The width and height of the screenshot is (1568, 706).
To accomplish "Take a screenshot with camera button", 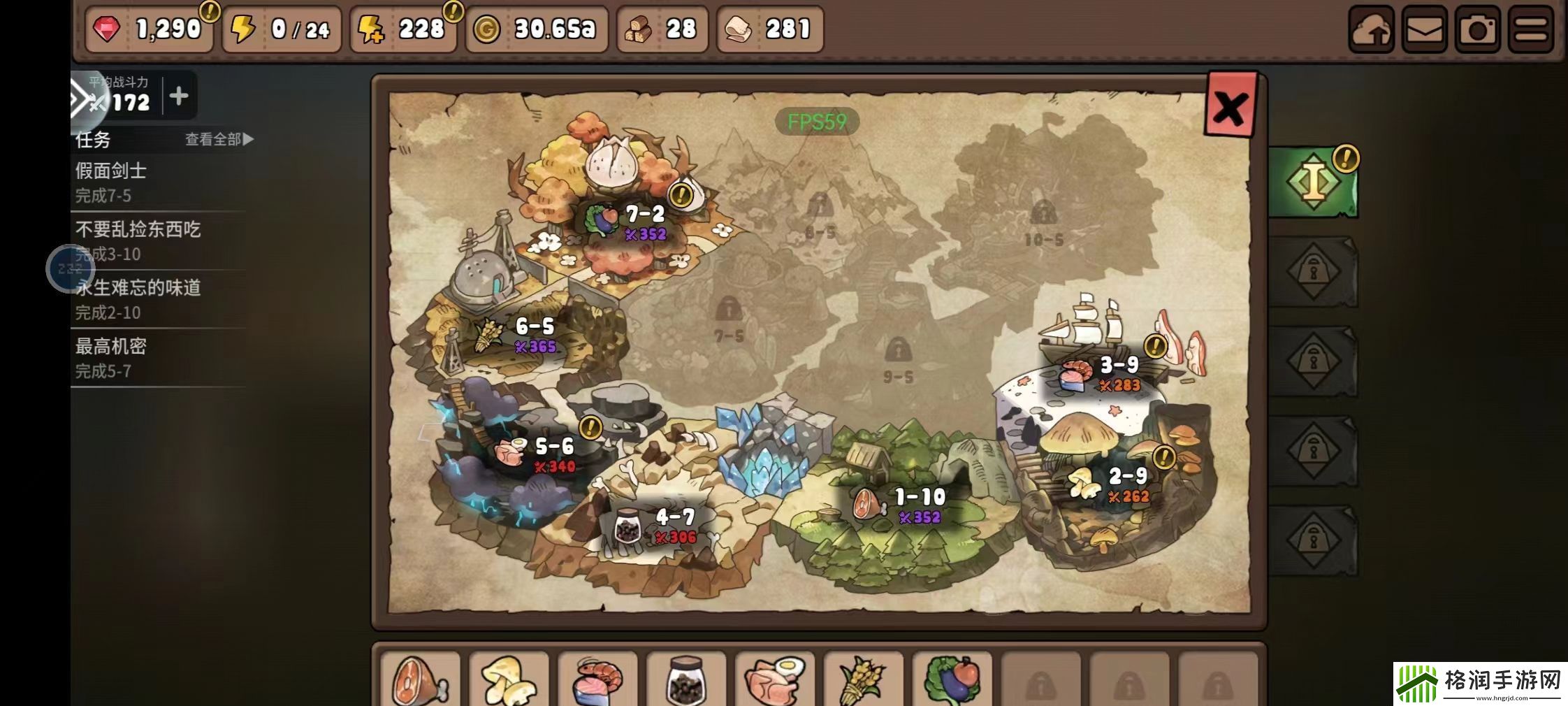I will pyautogui.click(x=1477, y=30).
